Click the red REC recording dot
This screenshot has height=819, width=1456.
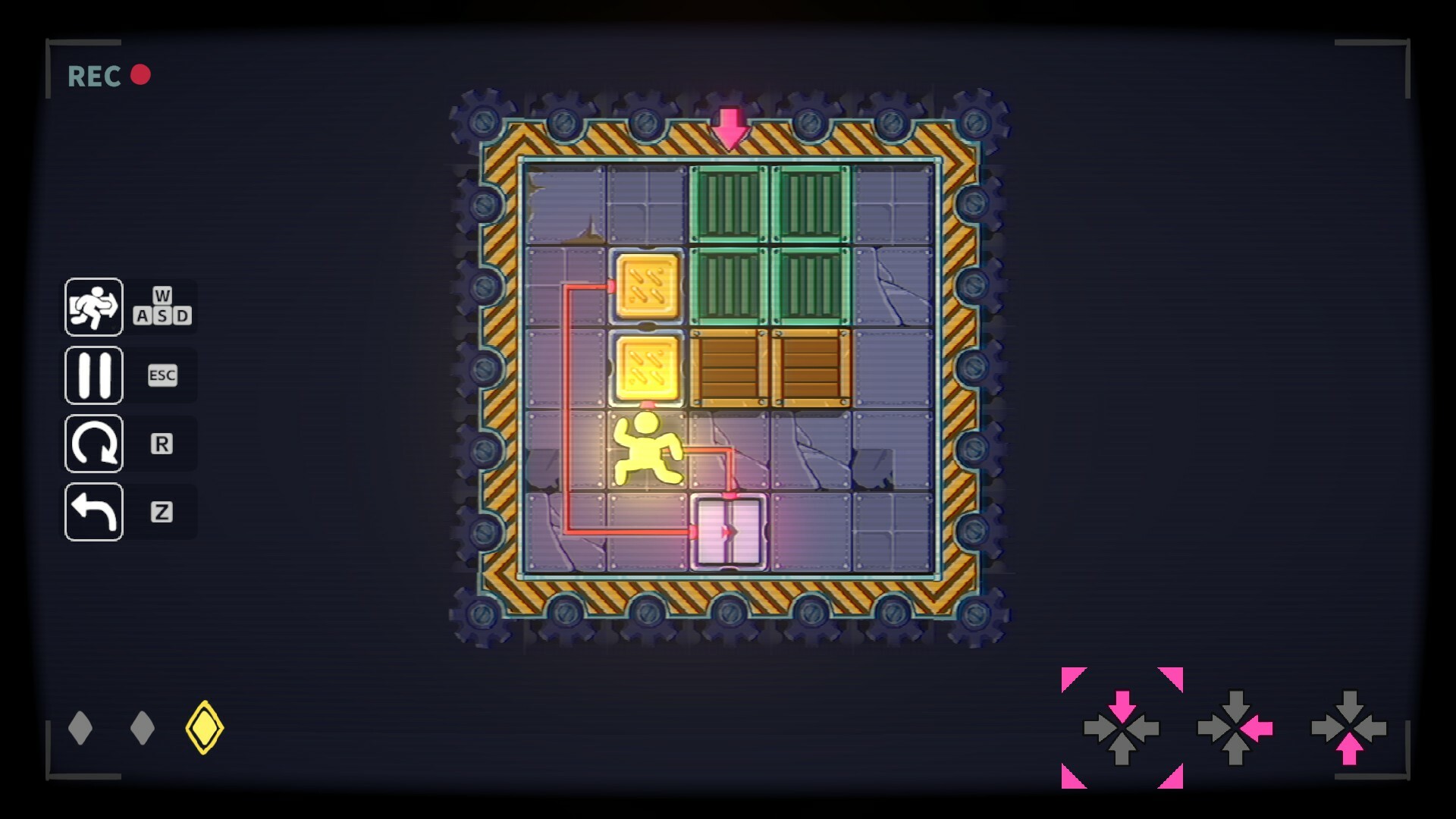(x=140, y=74)
